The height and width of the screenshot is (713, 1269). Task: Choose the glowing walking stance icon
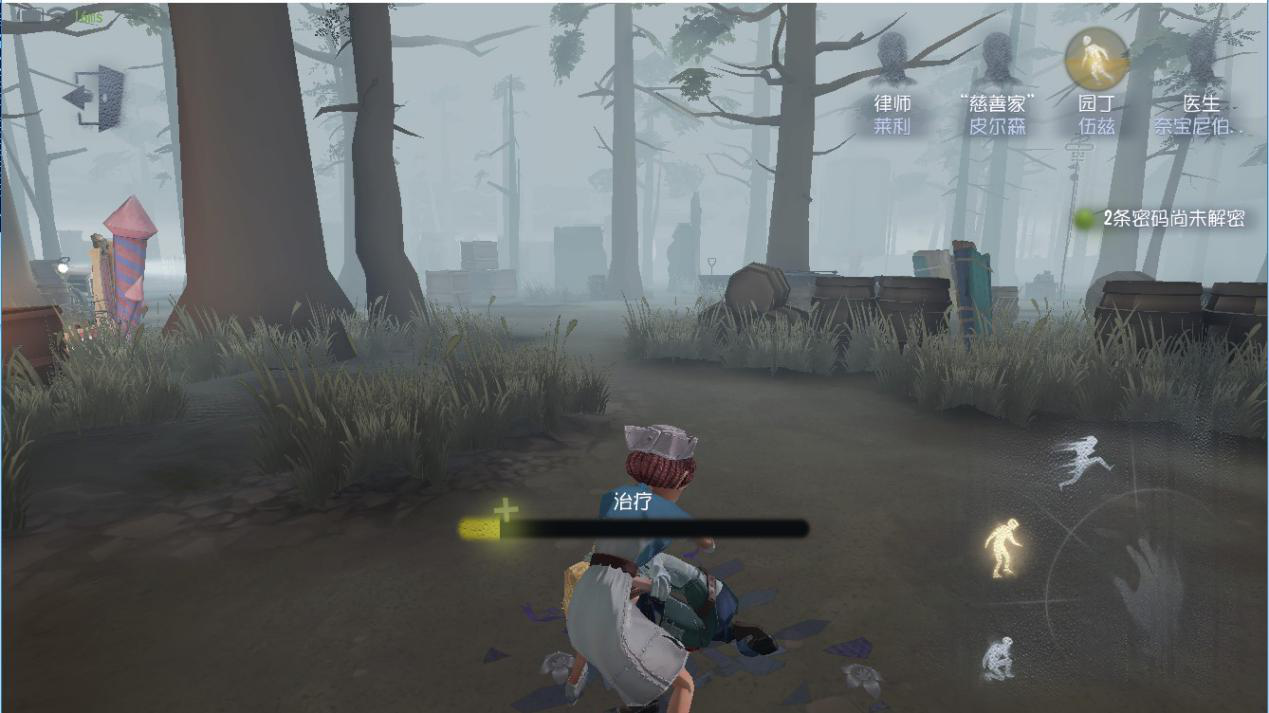pyautogui.click(x=1001, y=547)
